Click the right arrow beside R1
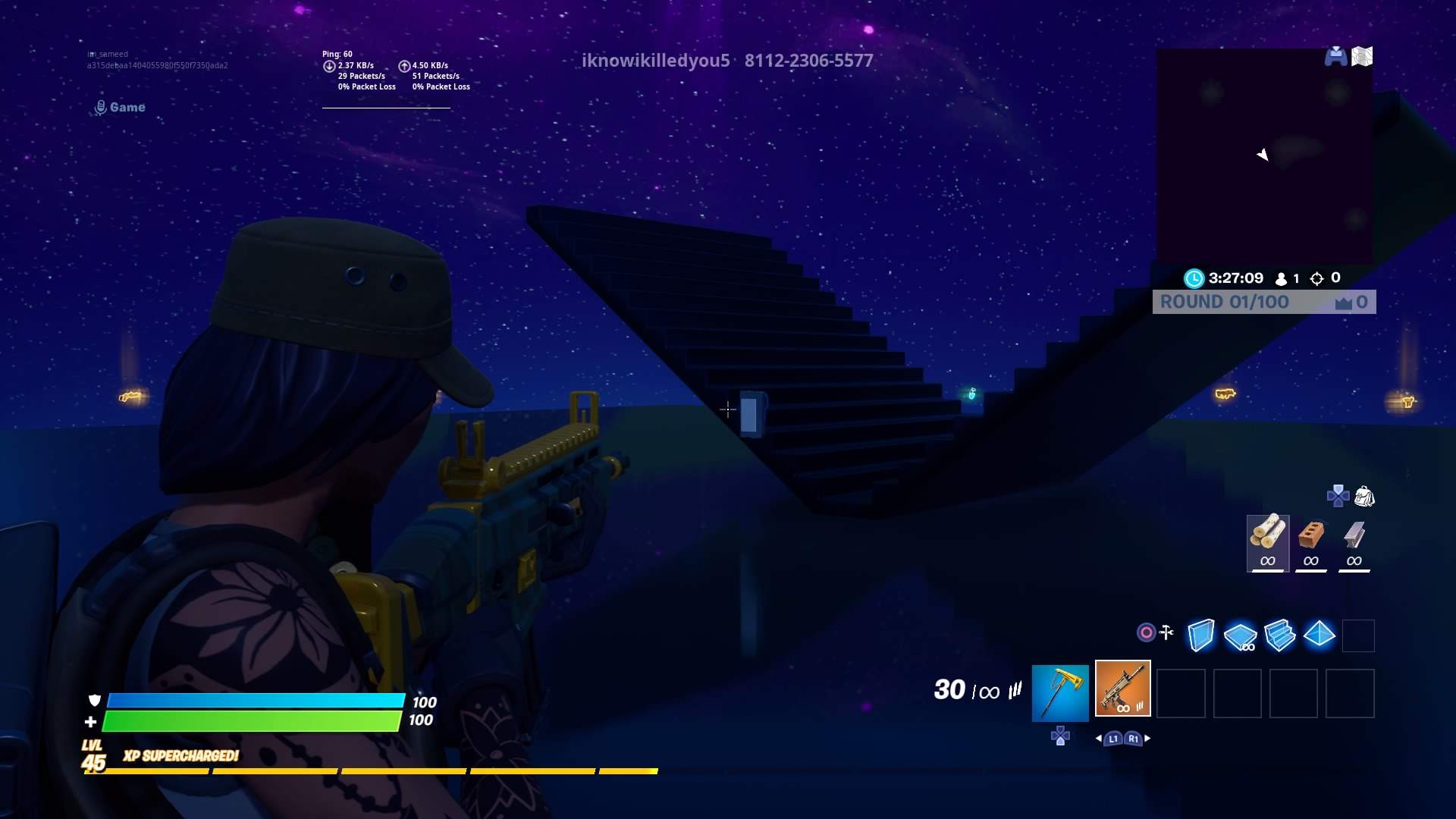This screenshot has width=1456, height=819. [x=1147, y=736]
